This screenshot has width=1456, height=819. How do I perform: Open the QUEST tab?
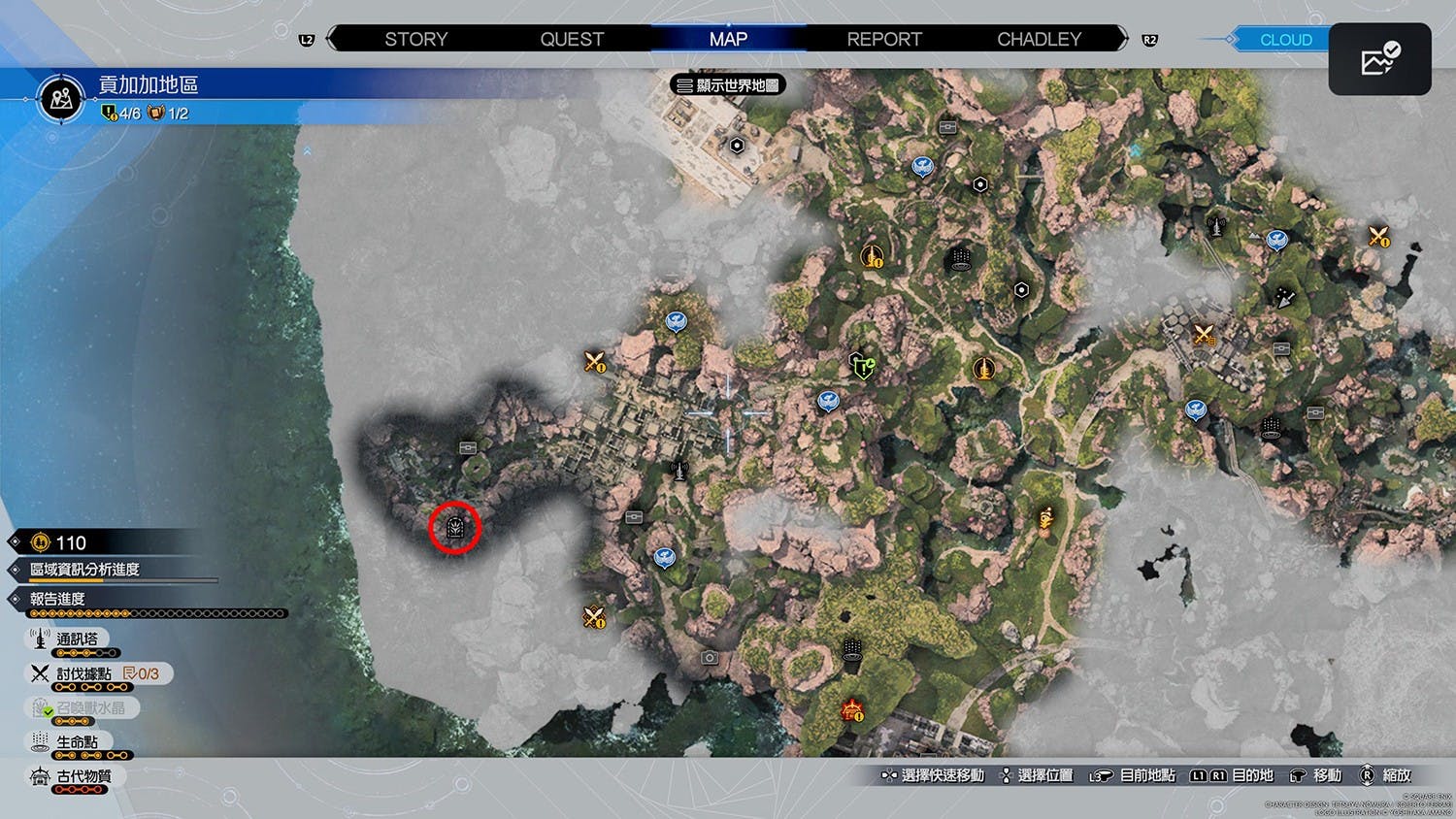coord(572,39)
